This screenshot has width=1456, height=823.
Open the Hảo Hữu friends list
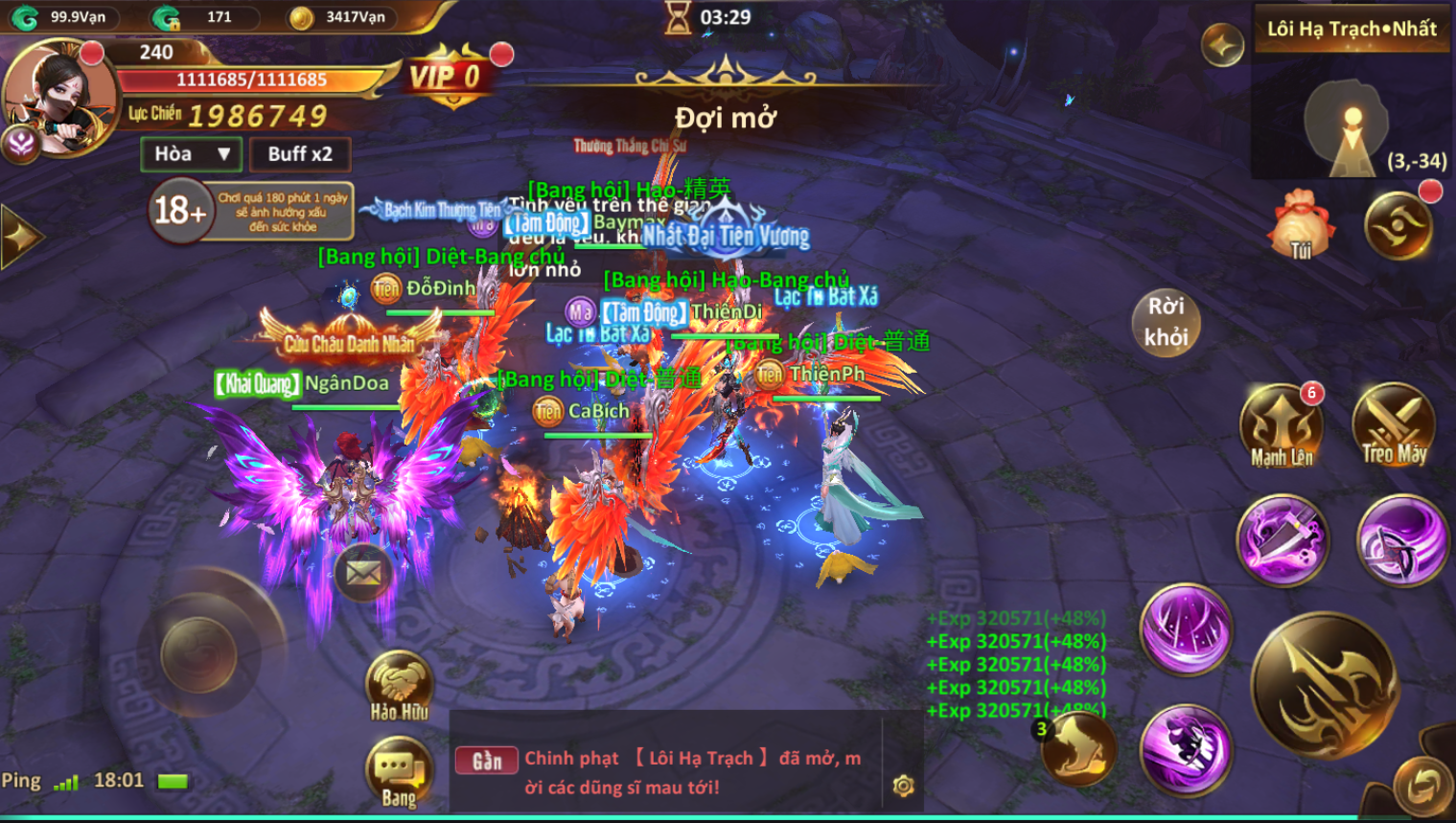pos(399,685)
